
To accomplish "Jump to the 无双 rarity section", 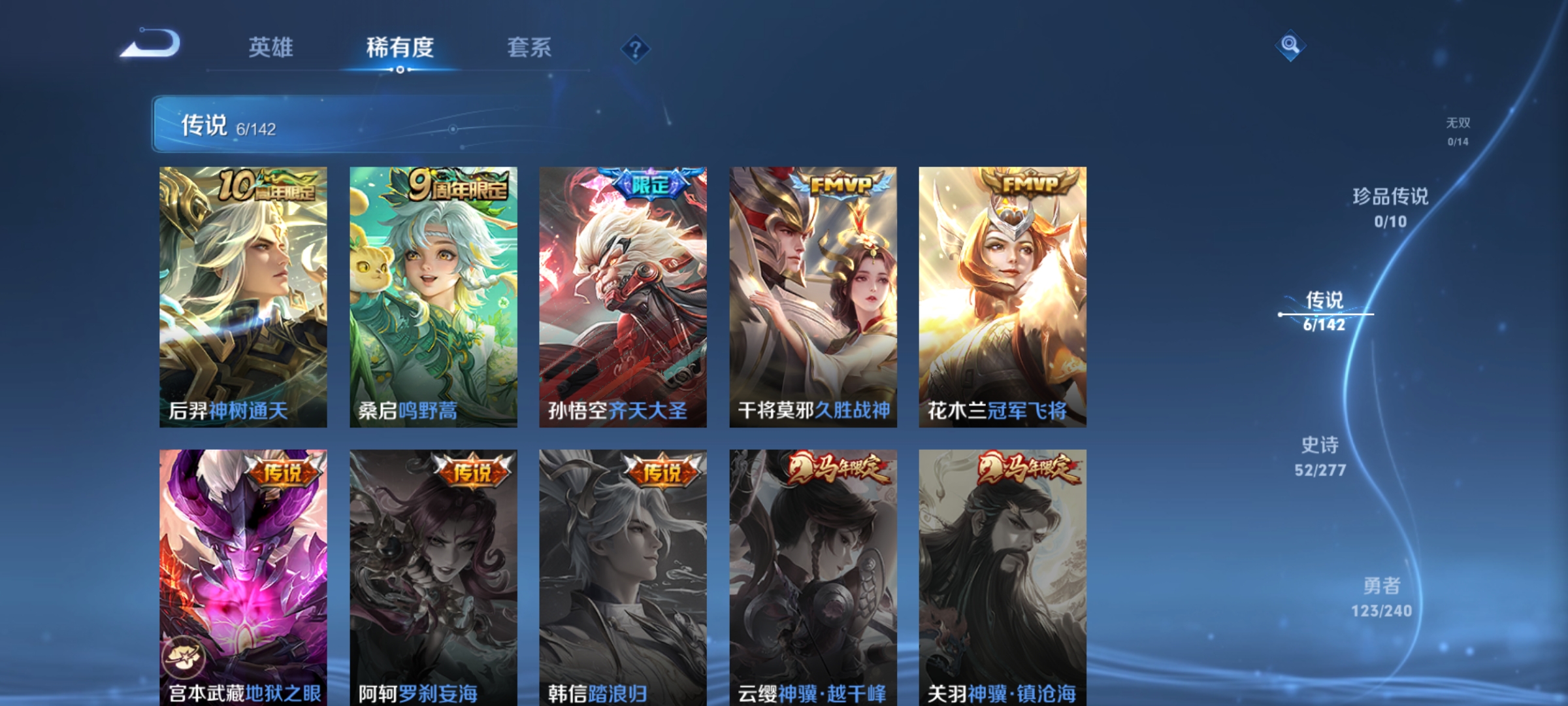I will point(1456,129).
